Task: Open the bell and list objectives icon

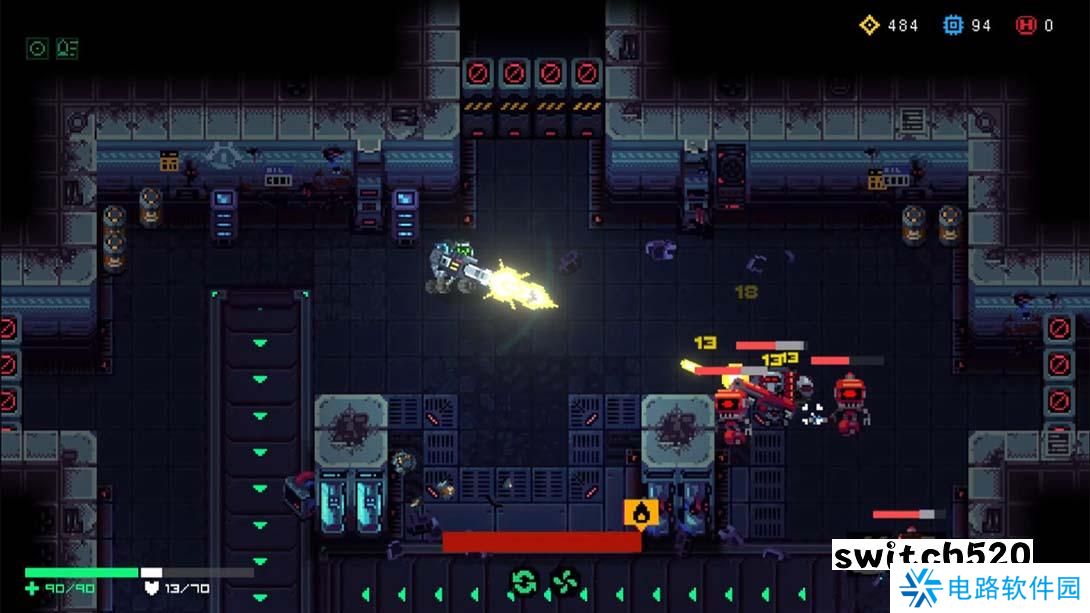Action: [67, 48]
